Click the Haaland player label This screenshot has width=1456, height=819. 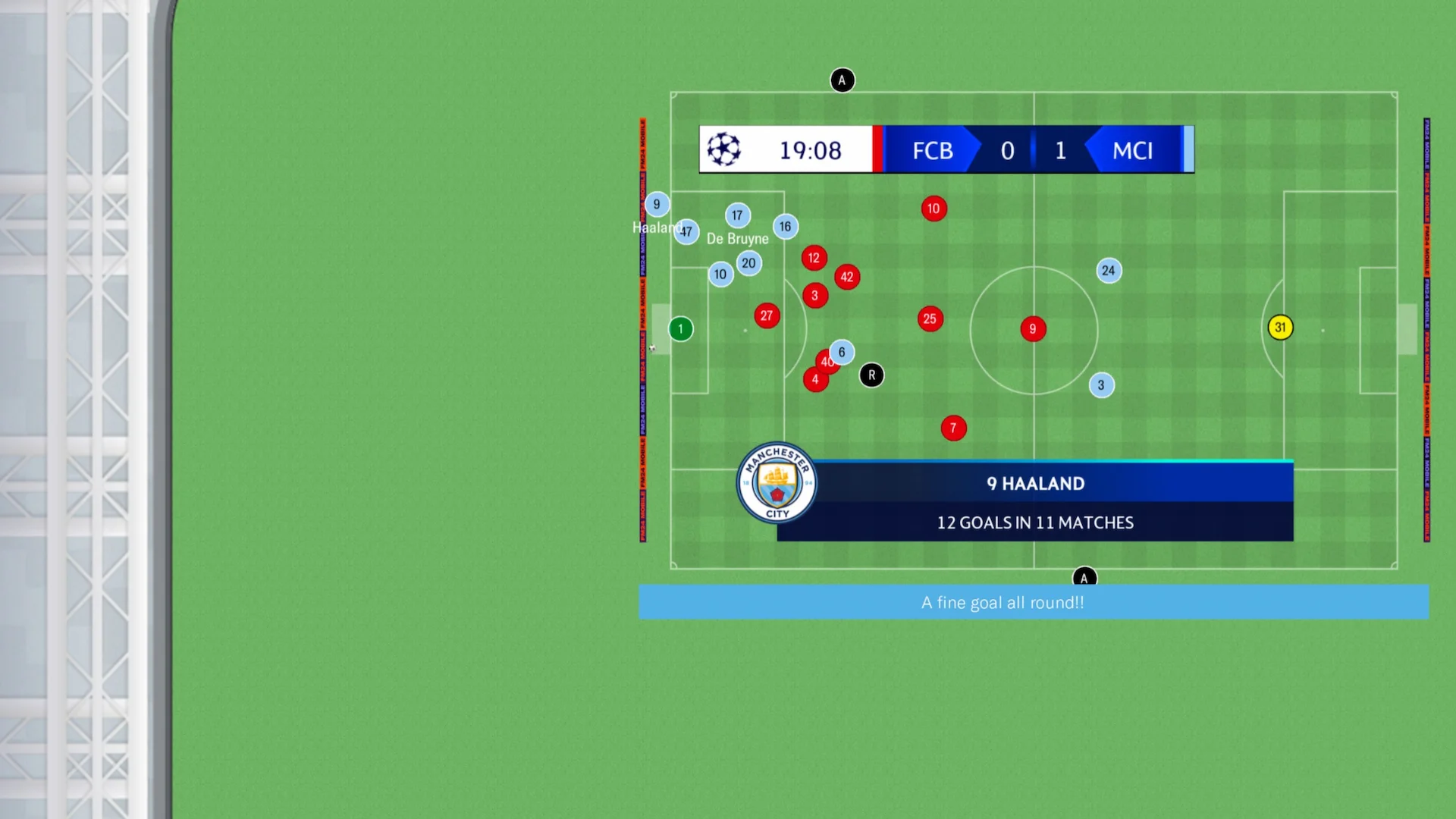657,227
